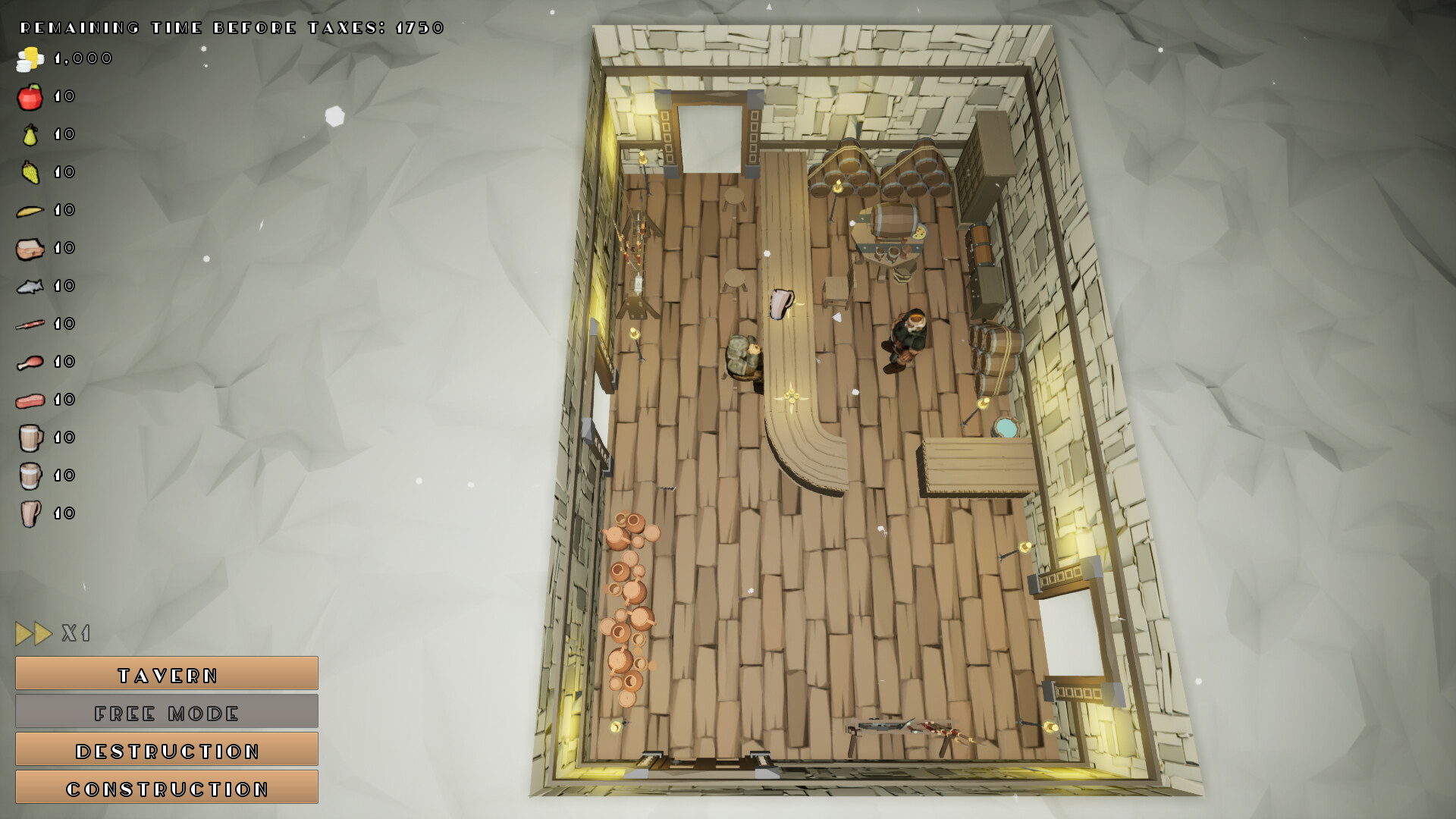The height and width of the screenshot is (819, 1456).
Task: Select the steak resource icon
Action: click(x=29, y=400)
